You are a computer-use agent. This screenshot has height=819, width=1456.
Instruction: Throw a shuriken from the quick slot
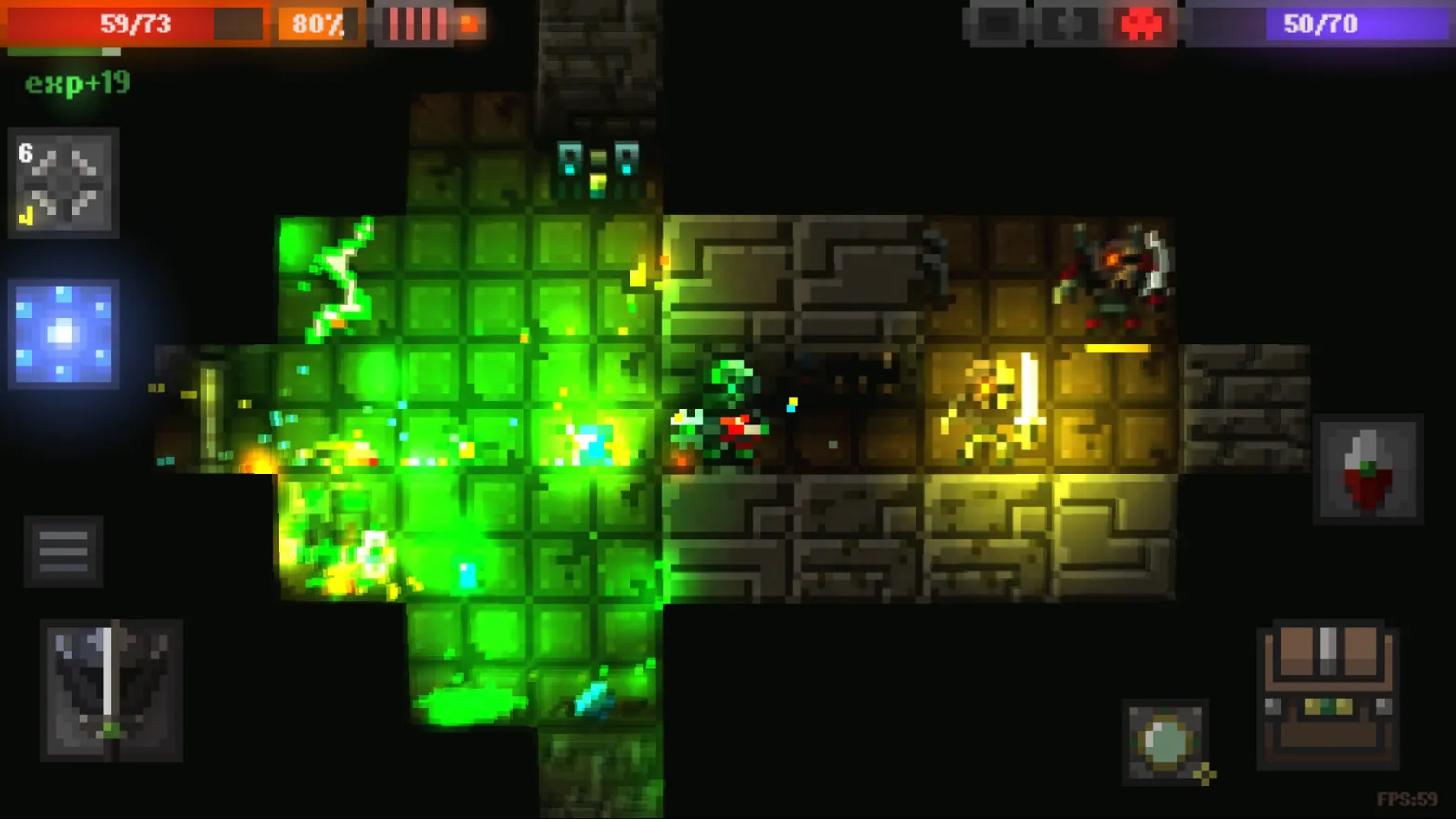[x=62, y=183]
